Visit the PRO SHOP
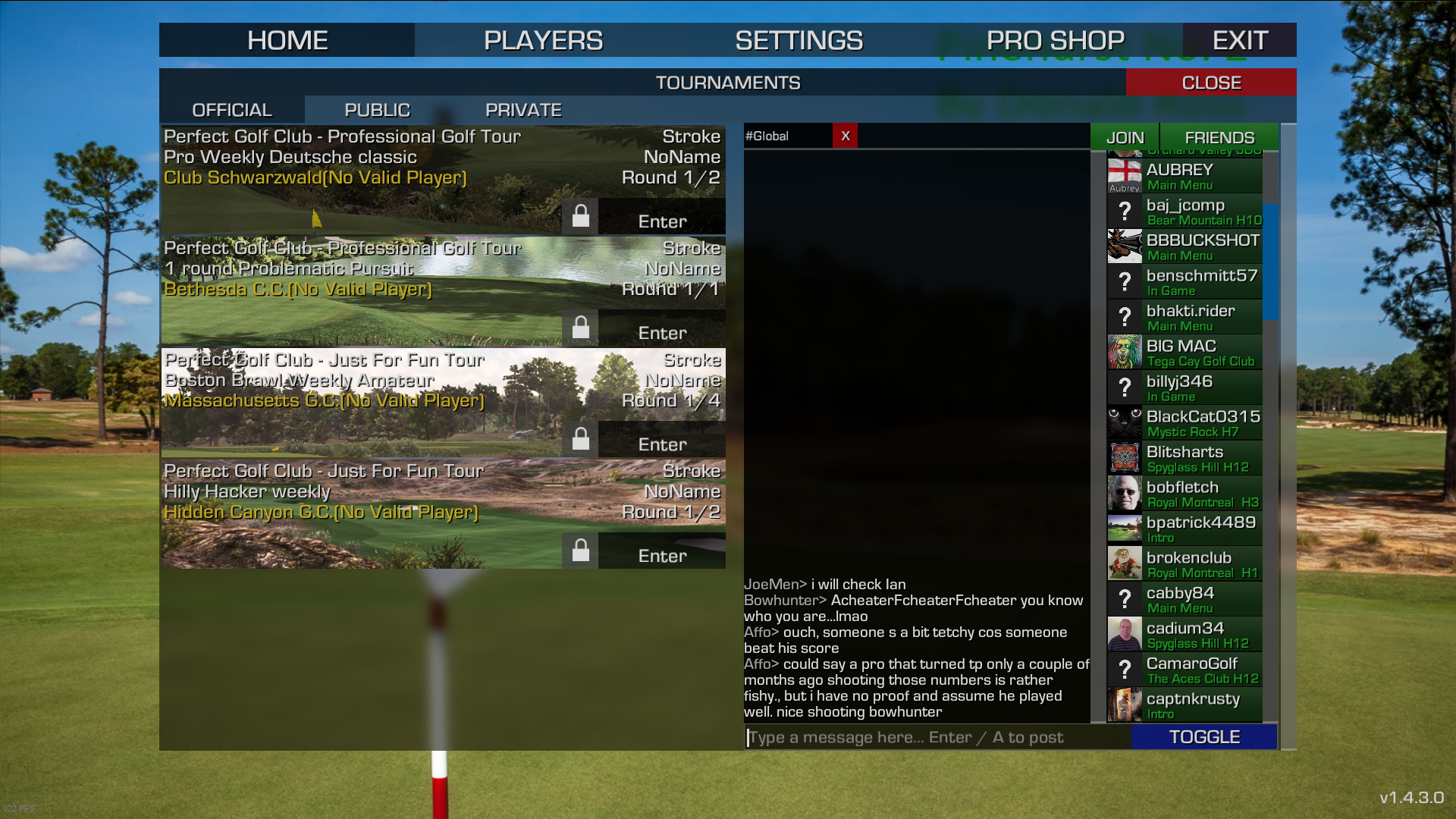Image resolution: width=1456 pixels, height=819 pixels. (1055, 40)
